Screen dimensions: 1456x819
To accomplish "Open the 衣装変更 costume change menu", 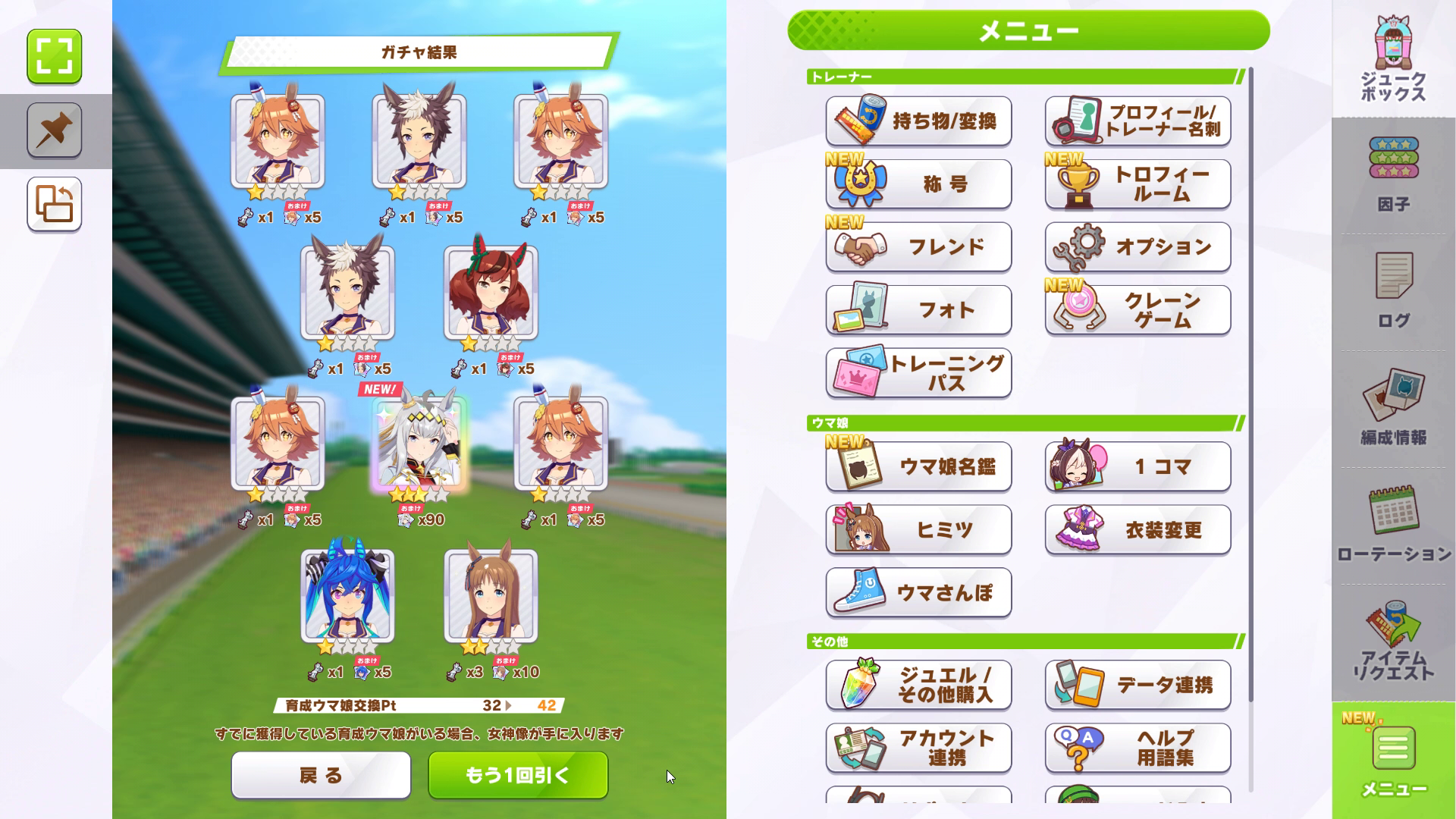I will coord(1137,529).
